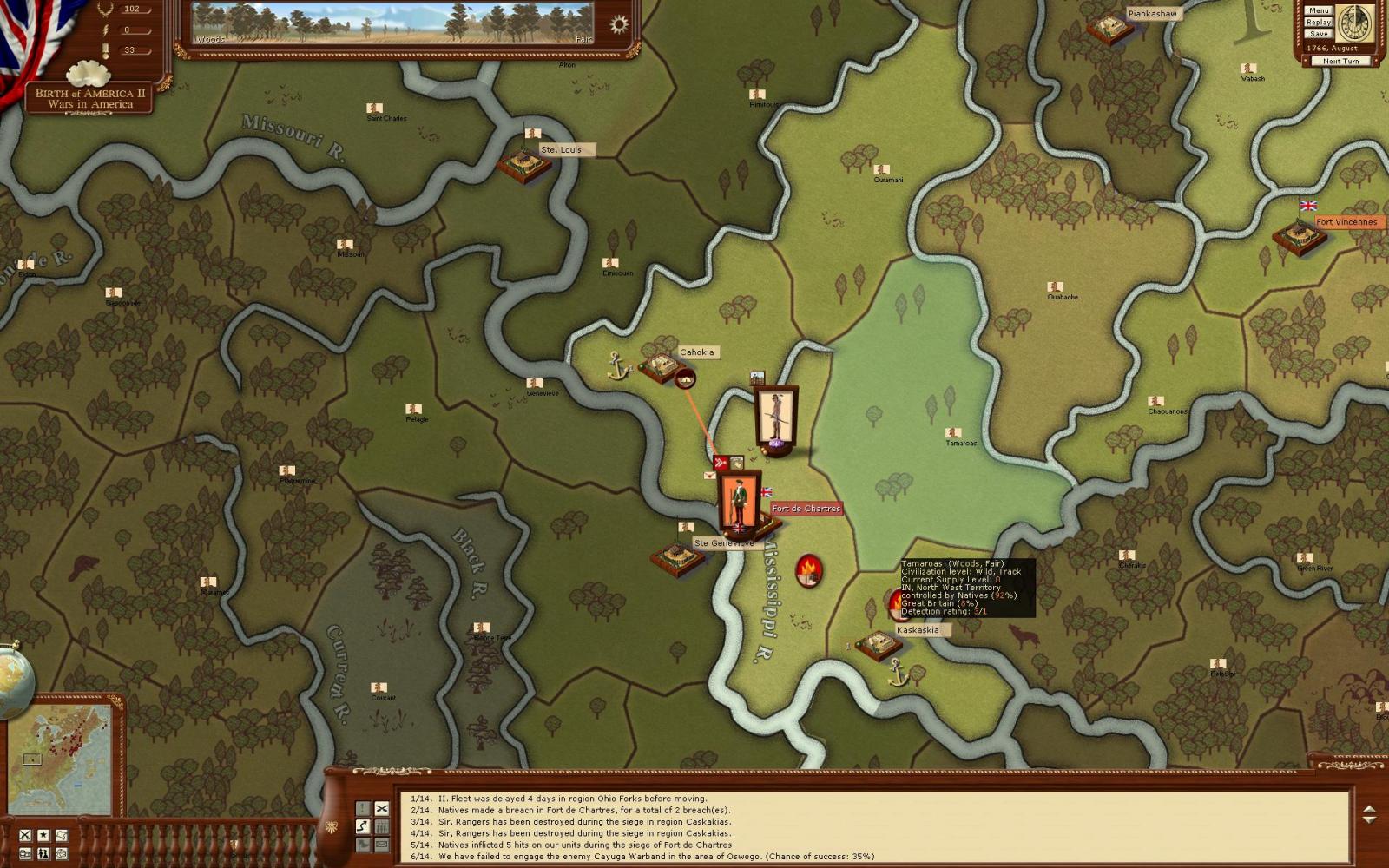
Task: Click the Replay button
Action: tap(1319, 22)
